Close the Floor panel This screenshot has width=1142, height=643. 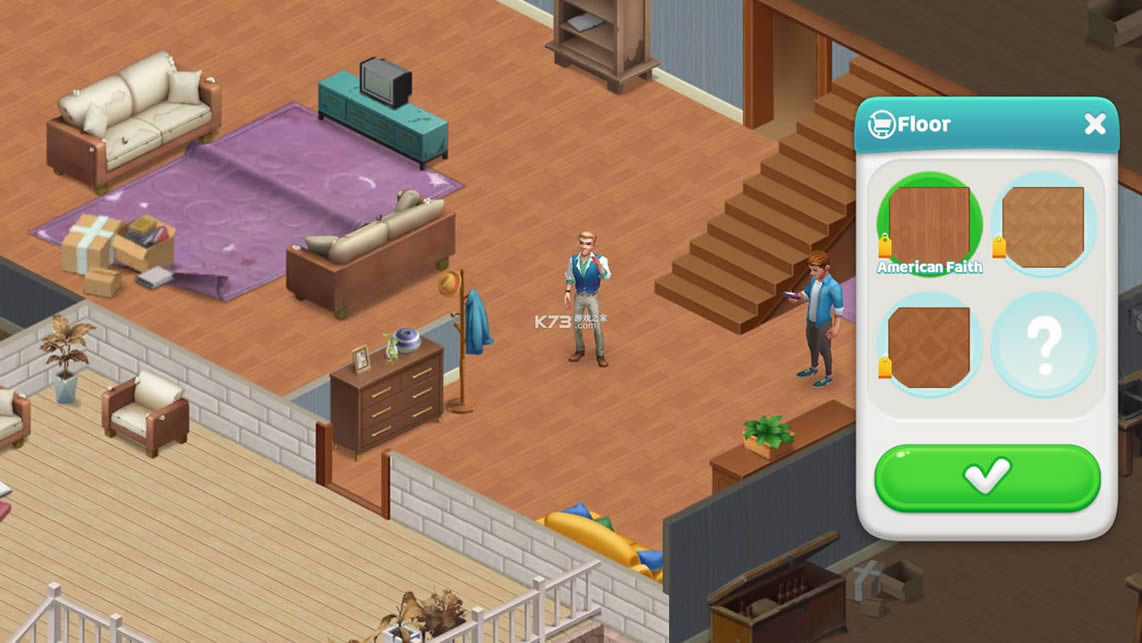click(1095, 124)
